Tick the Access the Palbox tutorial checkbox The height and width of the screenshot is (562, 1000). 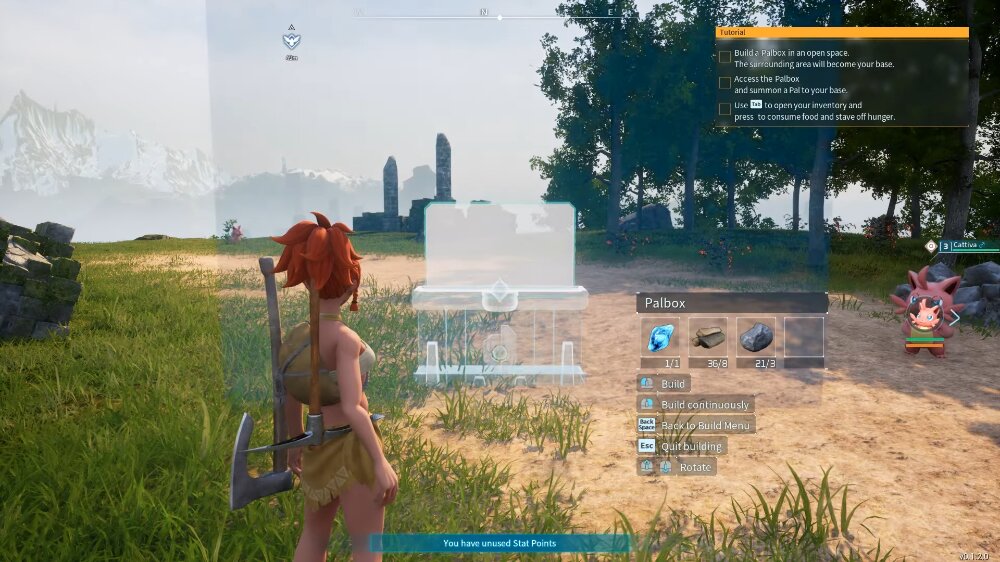(x=725, y=83)
